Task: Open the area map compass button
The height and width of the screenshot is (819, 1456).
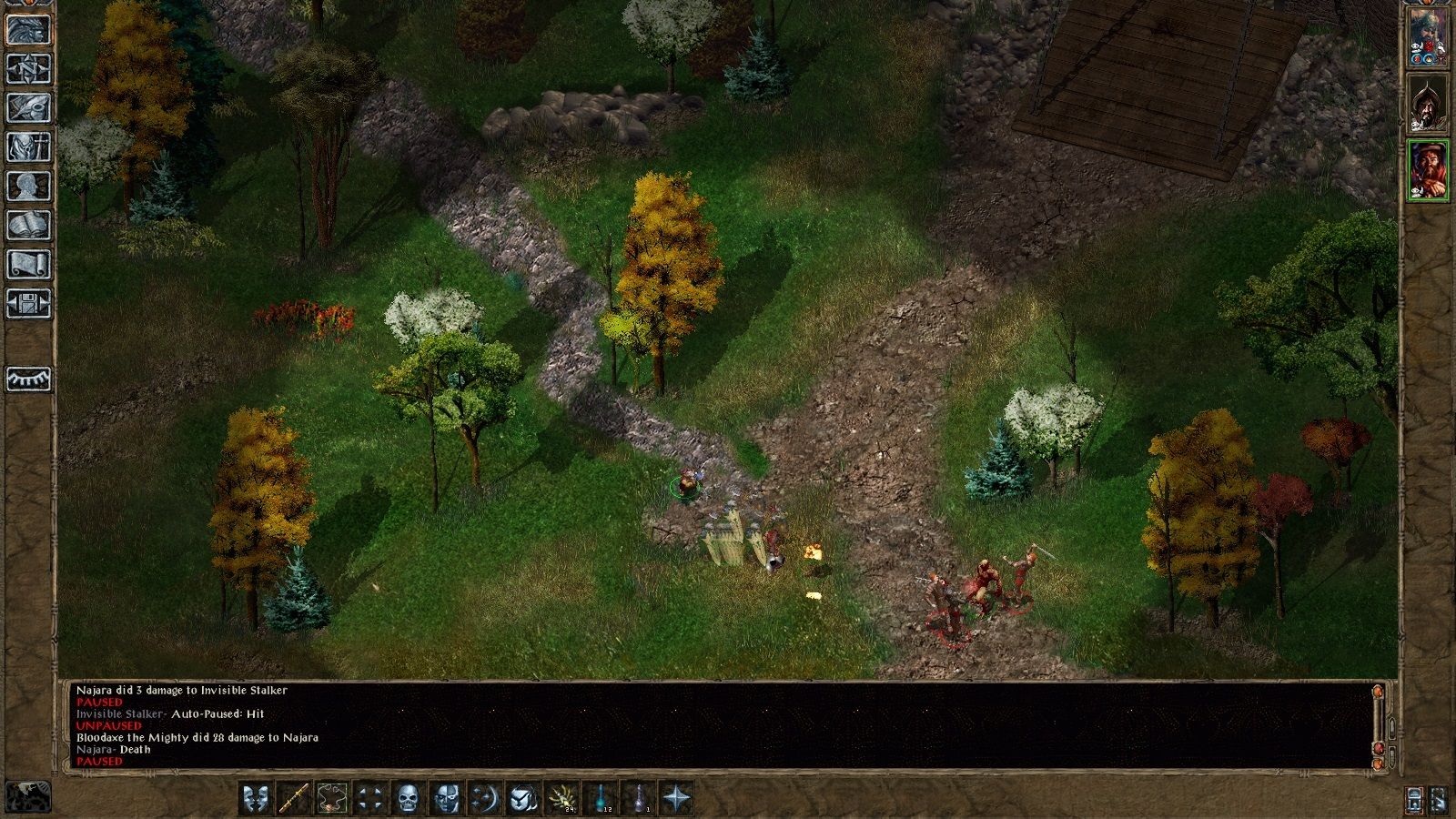Action: point(28,68)
